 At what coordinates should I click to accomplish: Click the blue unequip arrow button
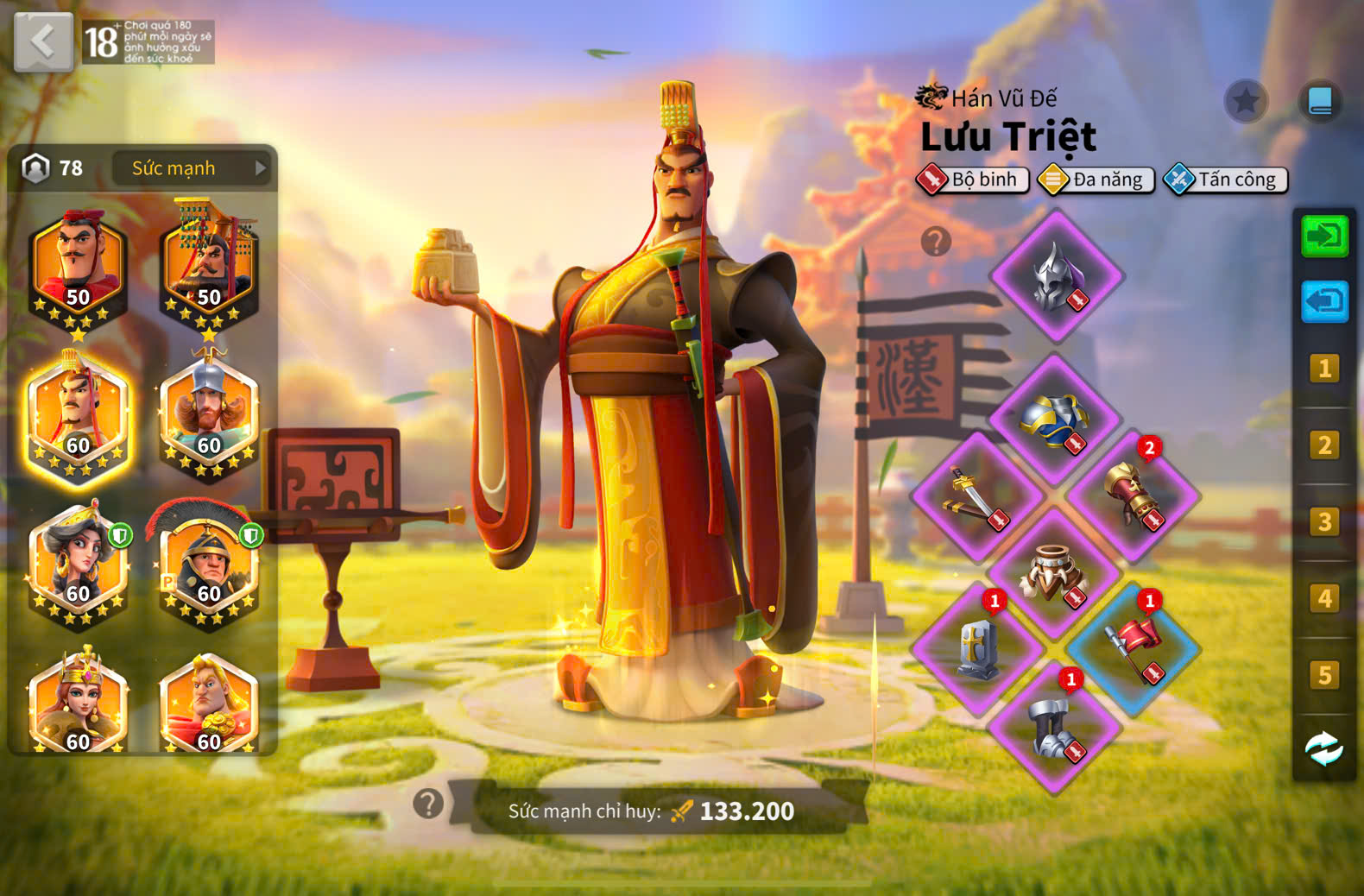tap(1324, 302)
